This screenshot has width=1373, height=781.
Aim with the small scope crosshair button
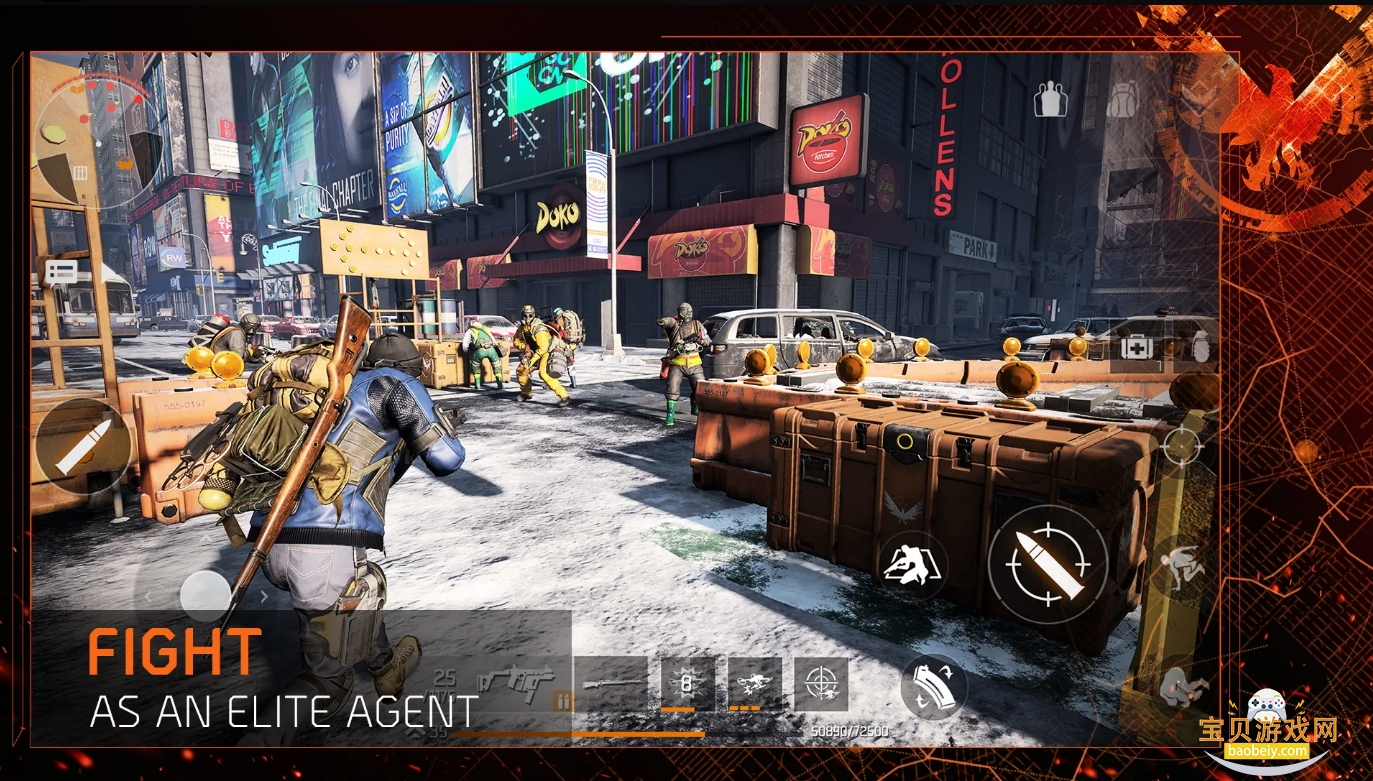tap(1182, 445)
